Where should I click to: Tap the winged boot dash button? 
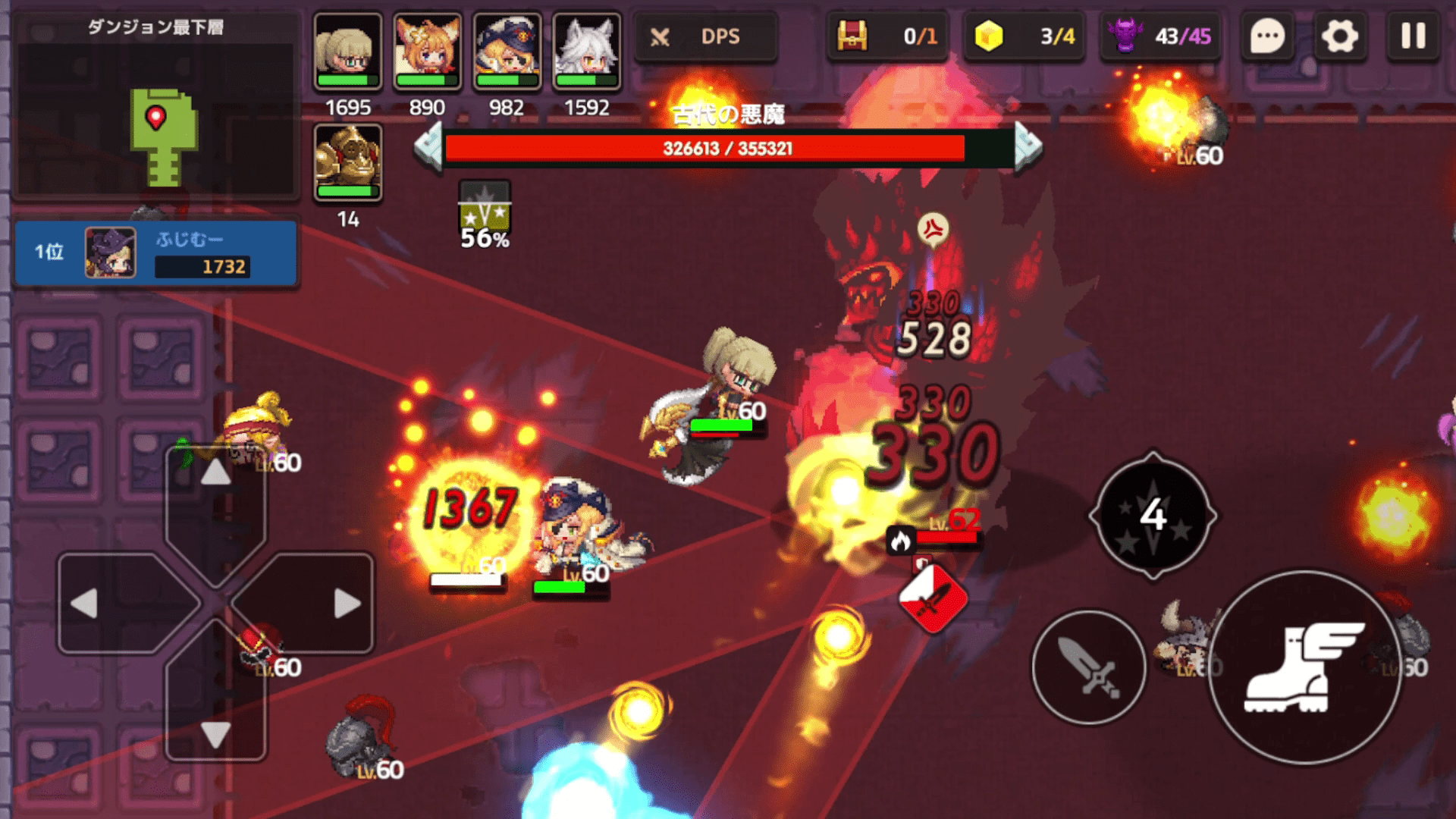[x=1304, y=667]
